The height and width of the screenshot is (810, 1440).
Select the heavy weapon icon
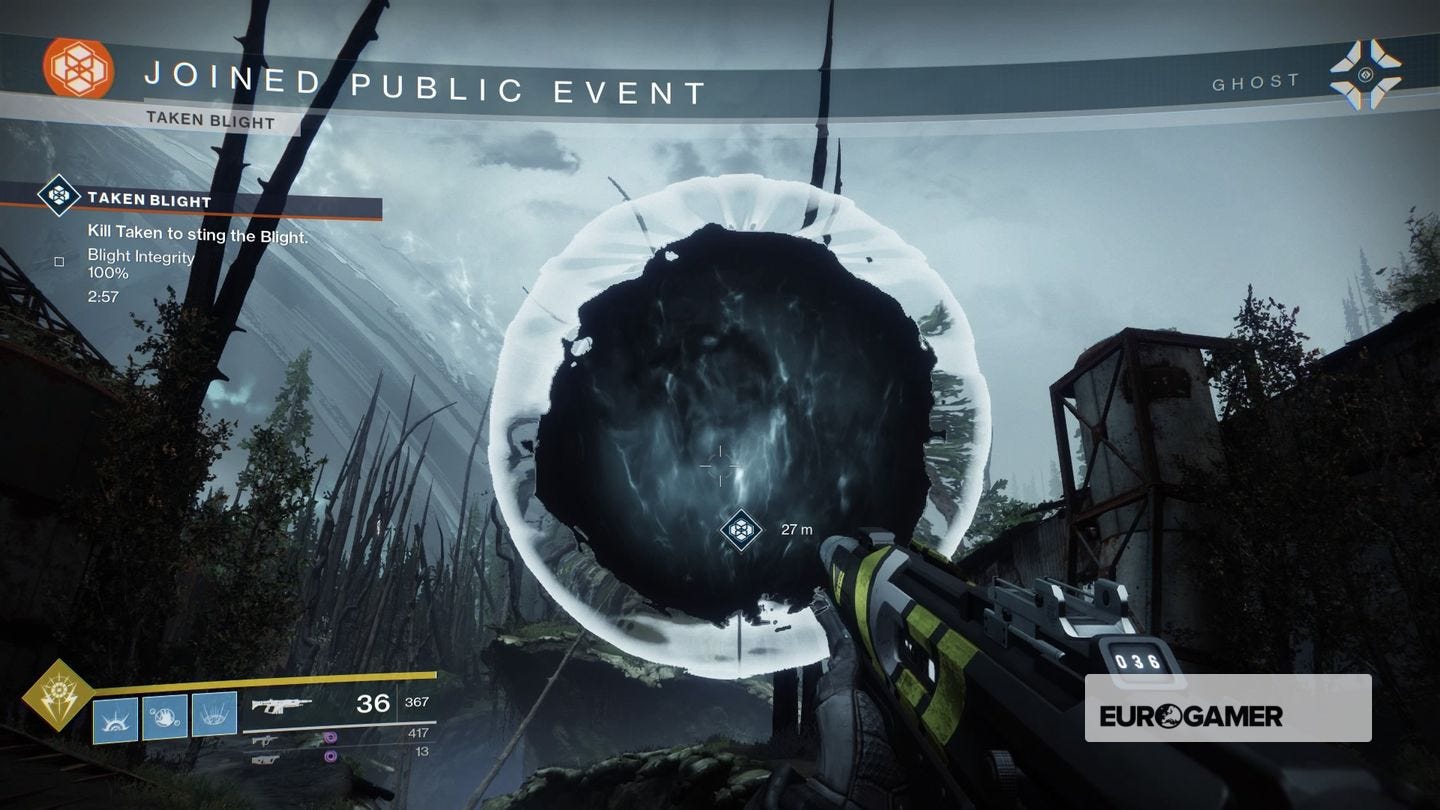[x=265, y=760]
